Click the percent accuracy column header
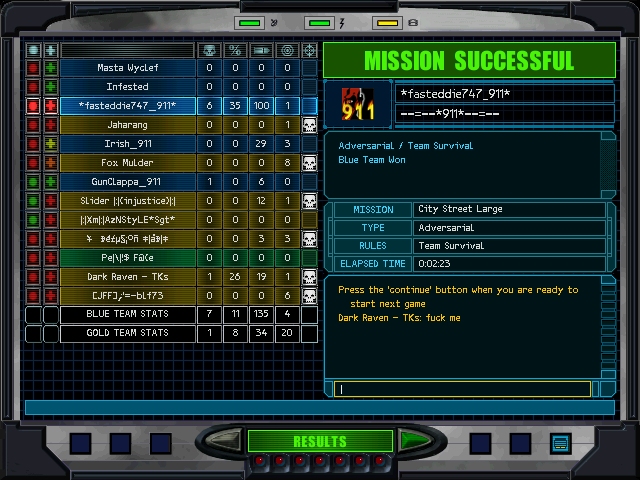Image resolution: width=640 pixels, height=480 pixels. pyautogui.click(x=235, y=50)
